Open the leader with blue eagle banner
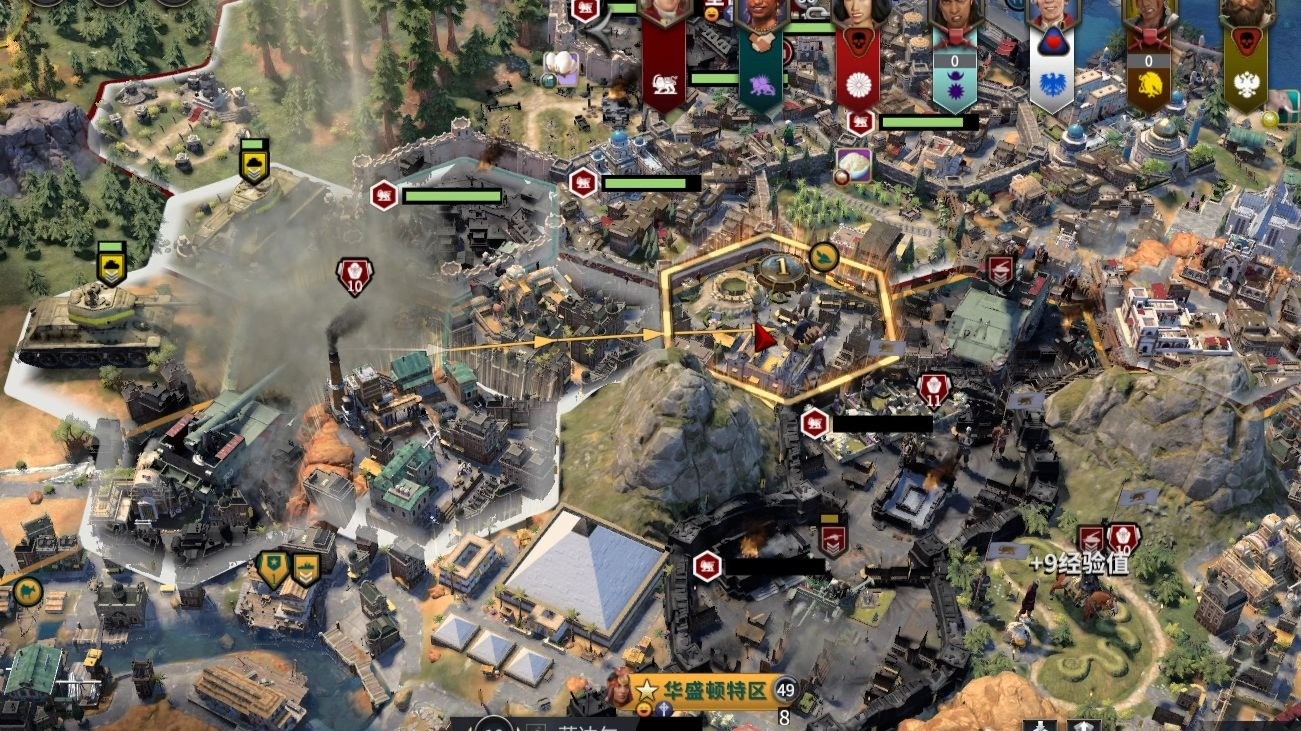 1051,70
